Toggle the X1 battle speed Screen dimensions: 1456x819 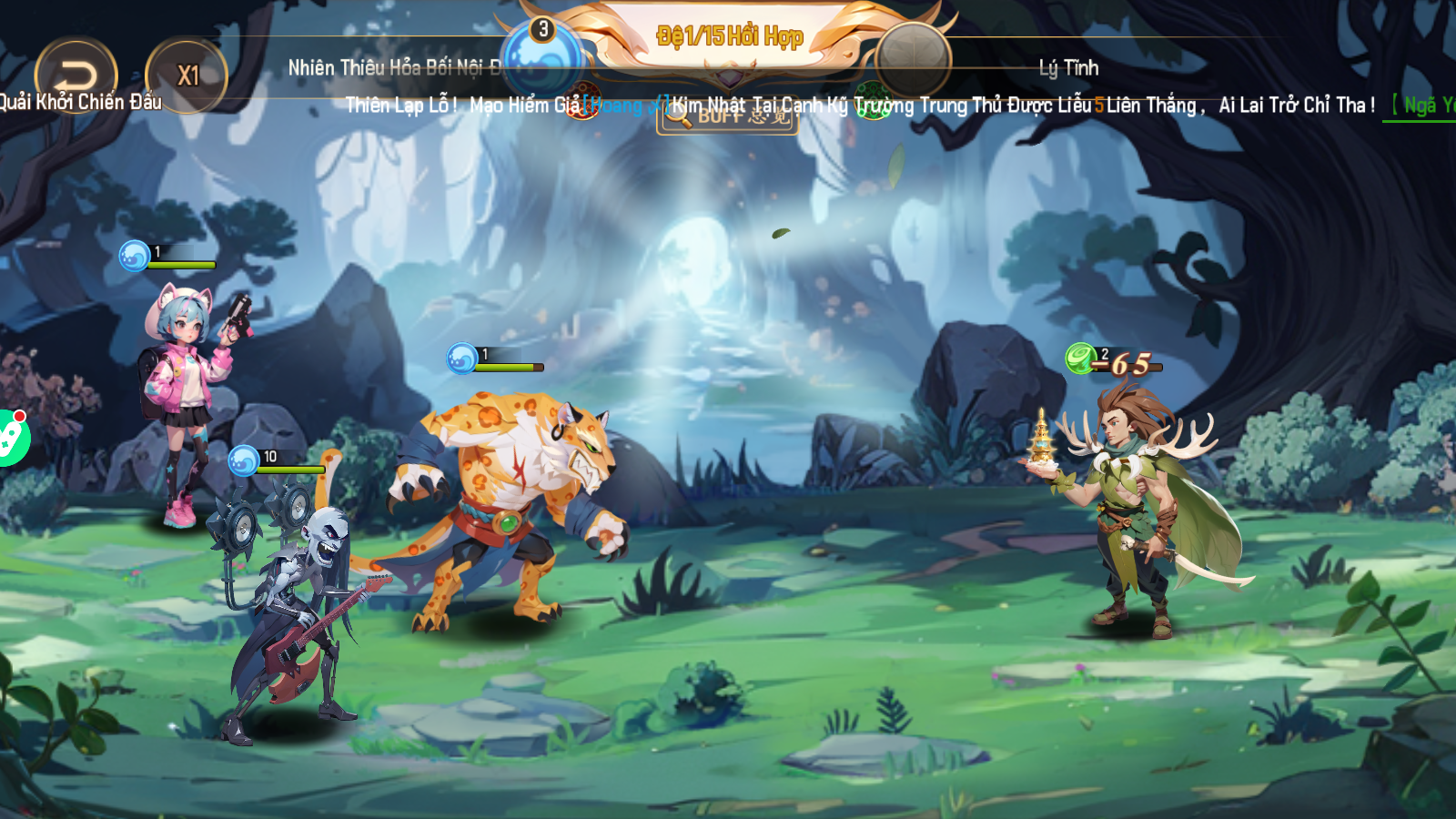[187, 76]
